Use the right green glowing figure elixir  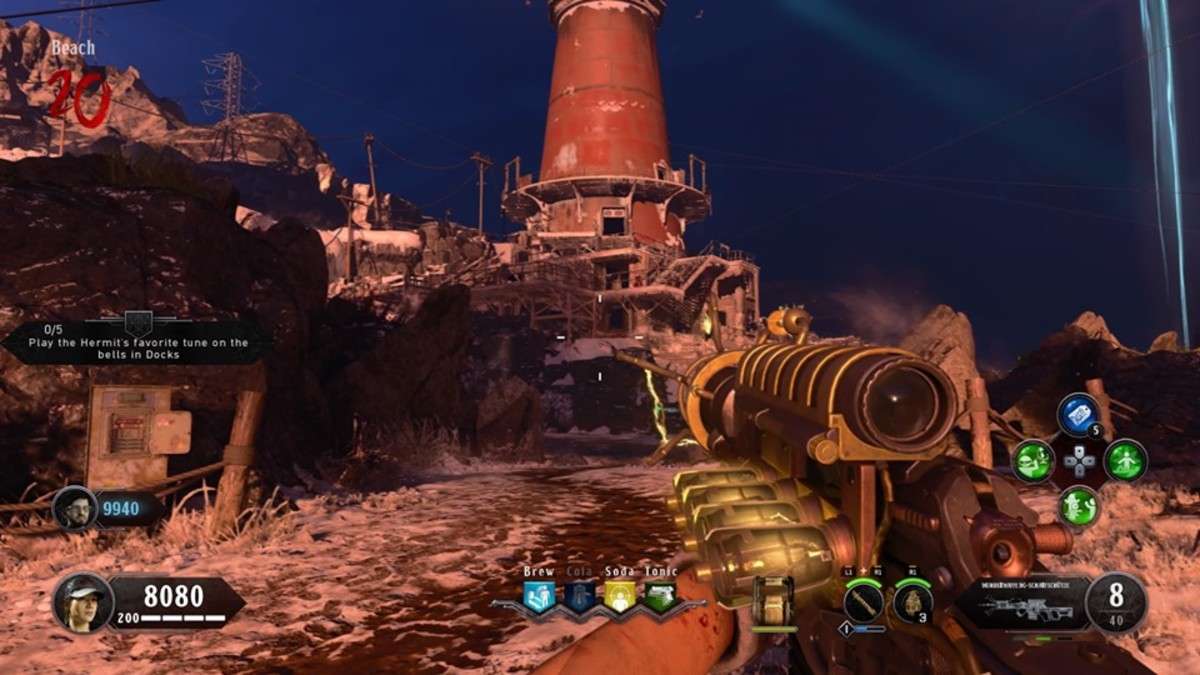1125,461
